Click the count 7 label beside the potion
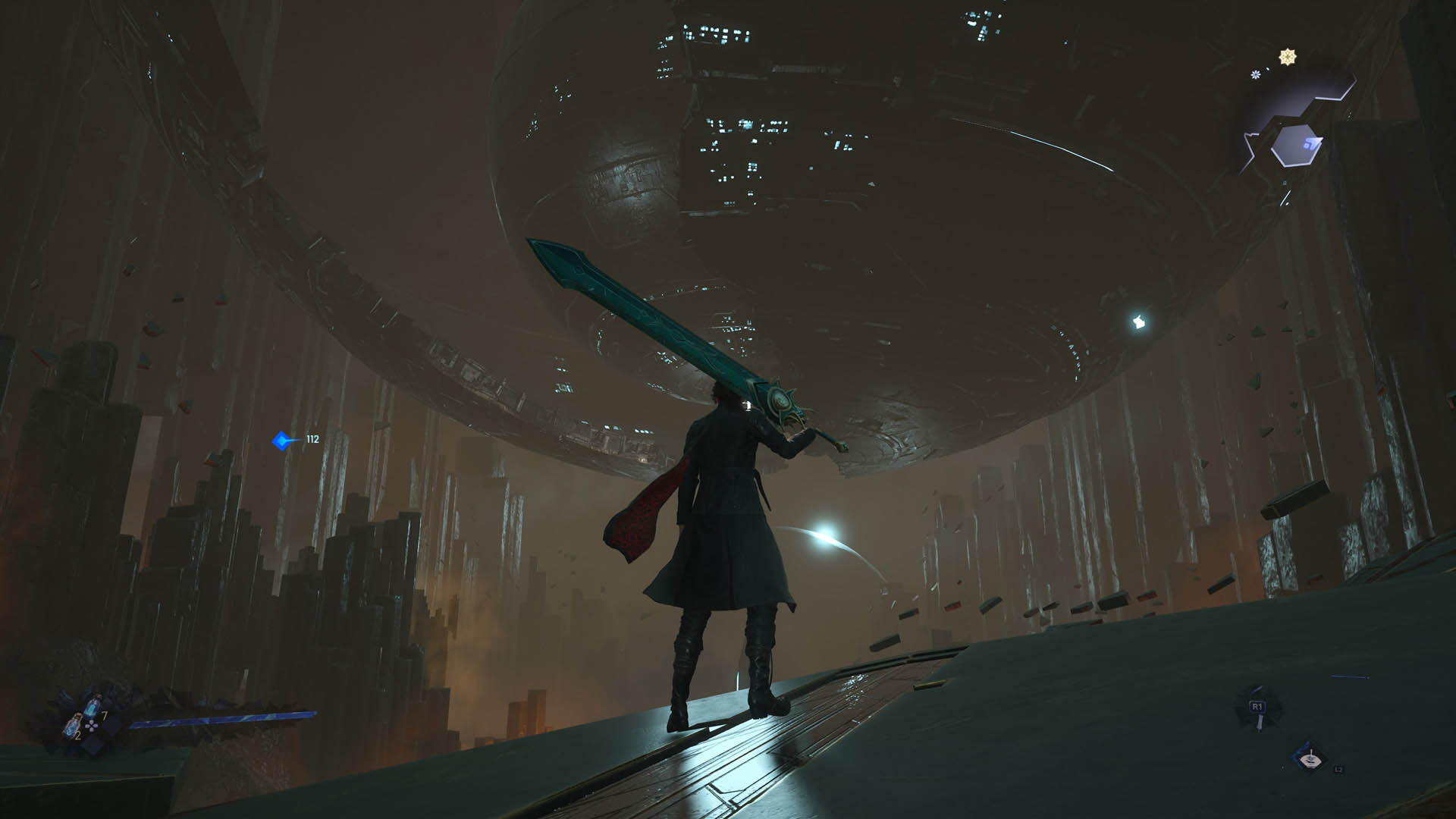Viewport: 1456px width, 819px height. [105, 716]
